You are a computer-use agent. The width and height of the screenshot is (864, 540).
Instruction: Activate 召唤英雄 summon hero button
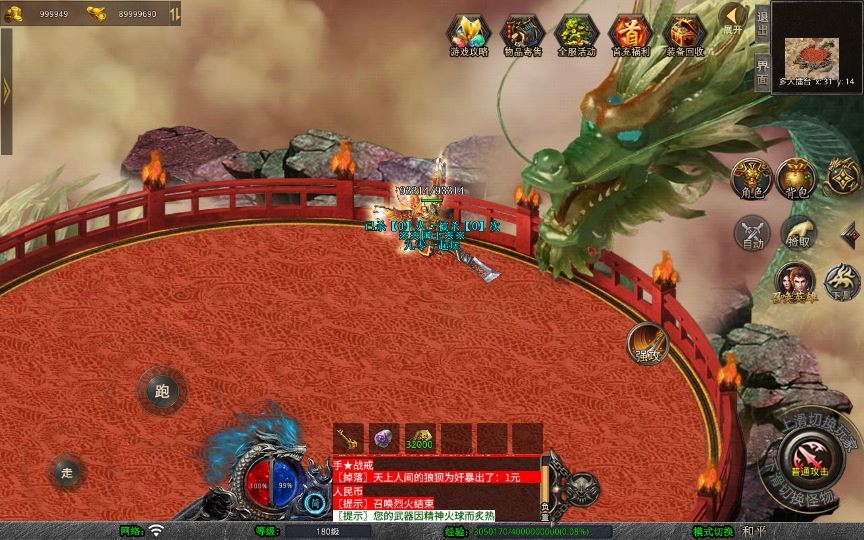(x=796, y=281)
